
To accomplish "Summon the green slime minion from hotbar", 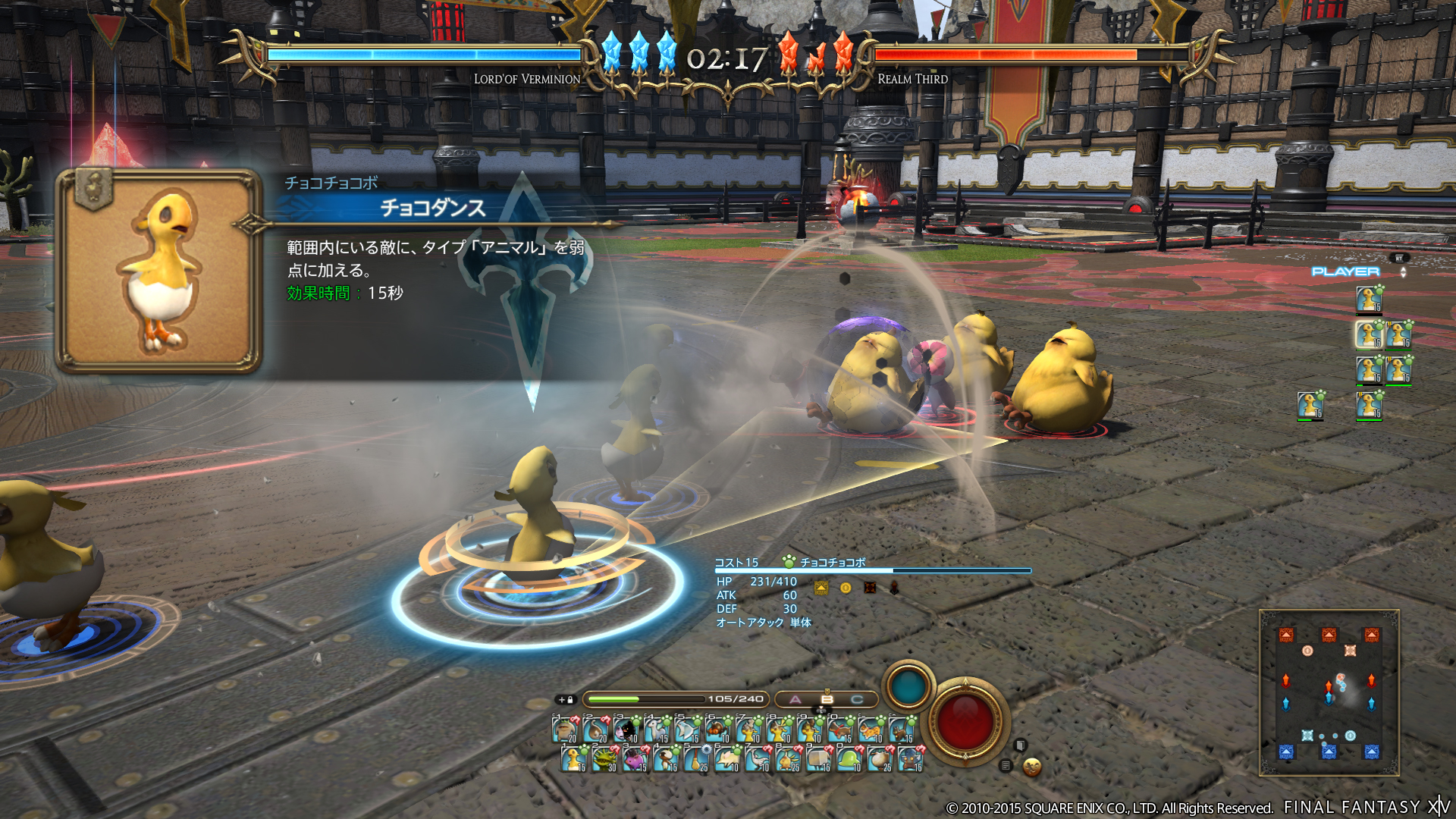I will 849,758.
